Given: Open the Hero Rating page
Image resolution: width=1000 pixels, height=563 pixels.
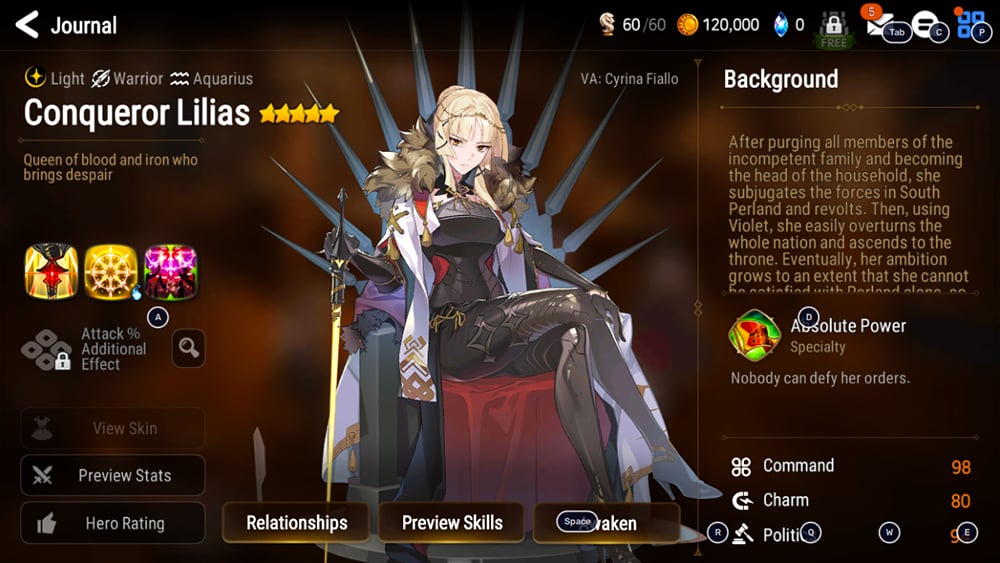Looking at the screenshot, I should (113, 523).
